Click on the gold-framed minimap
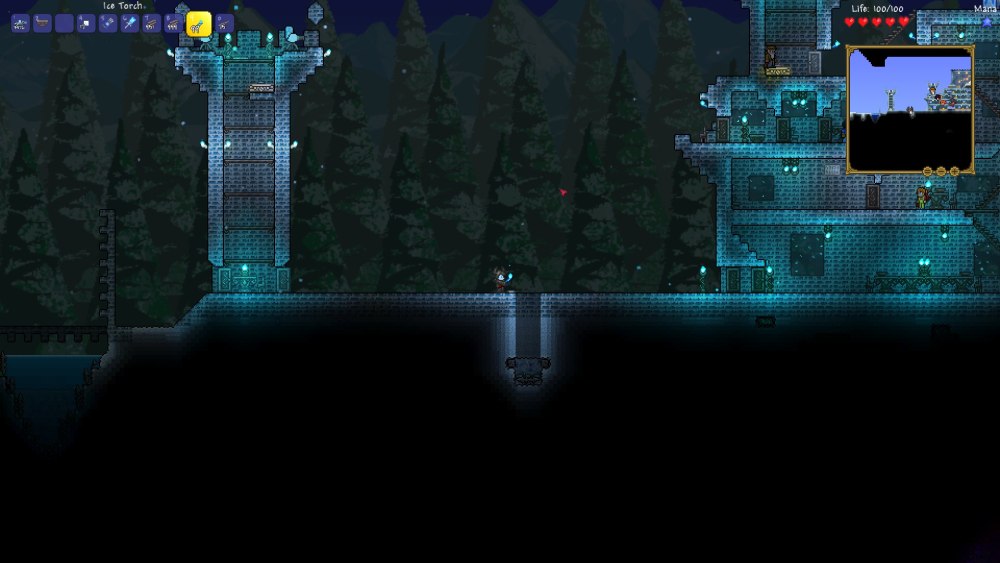The height and width of the screenshot is (563, 1000). pos(910,105)
